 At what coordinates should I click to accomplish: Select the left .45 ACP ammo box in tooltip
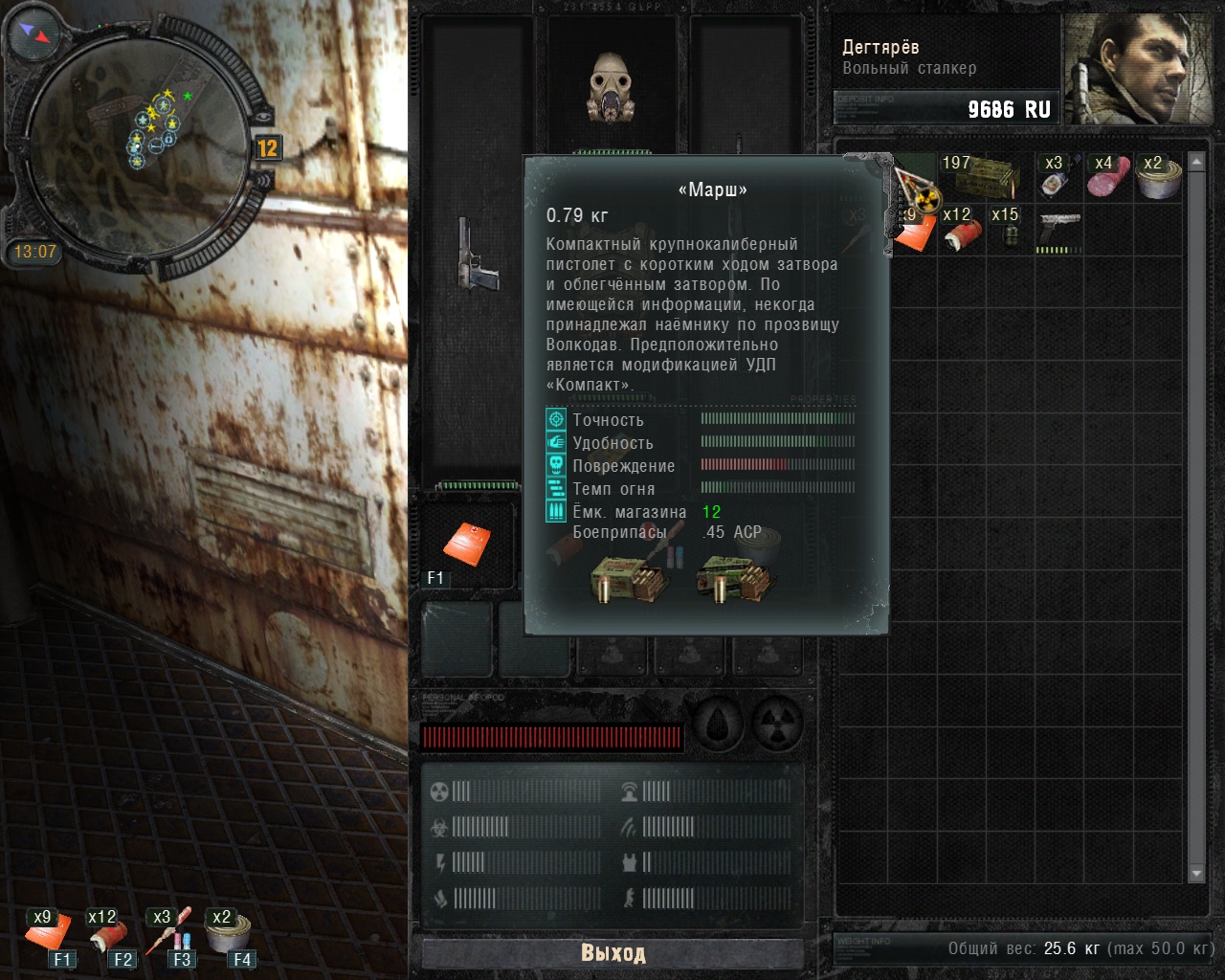(627, 579)
